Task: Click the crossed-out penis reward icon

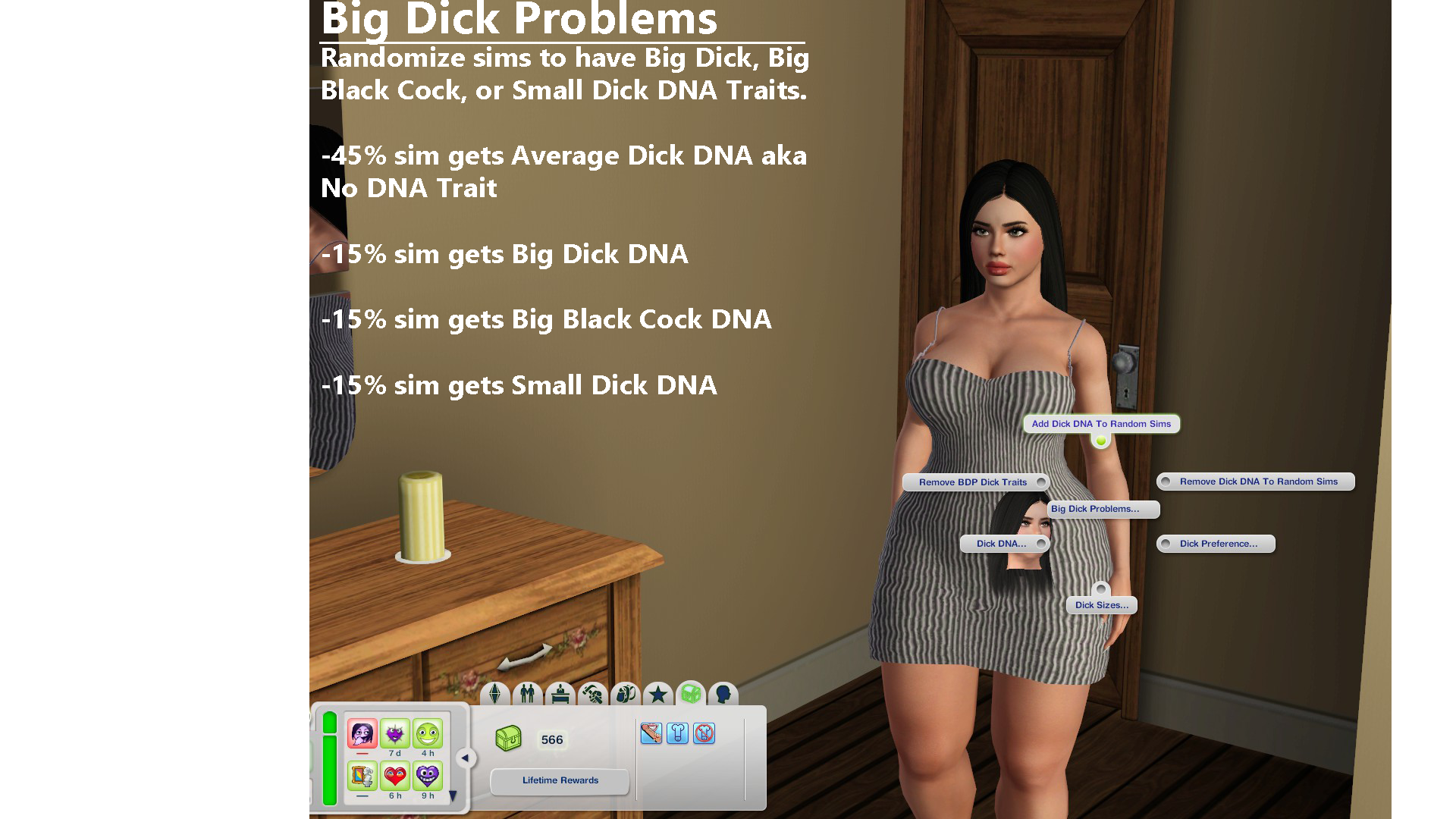Action: (x=704, y=733)
